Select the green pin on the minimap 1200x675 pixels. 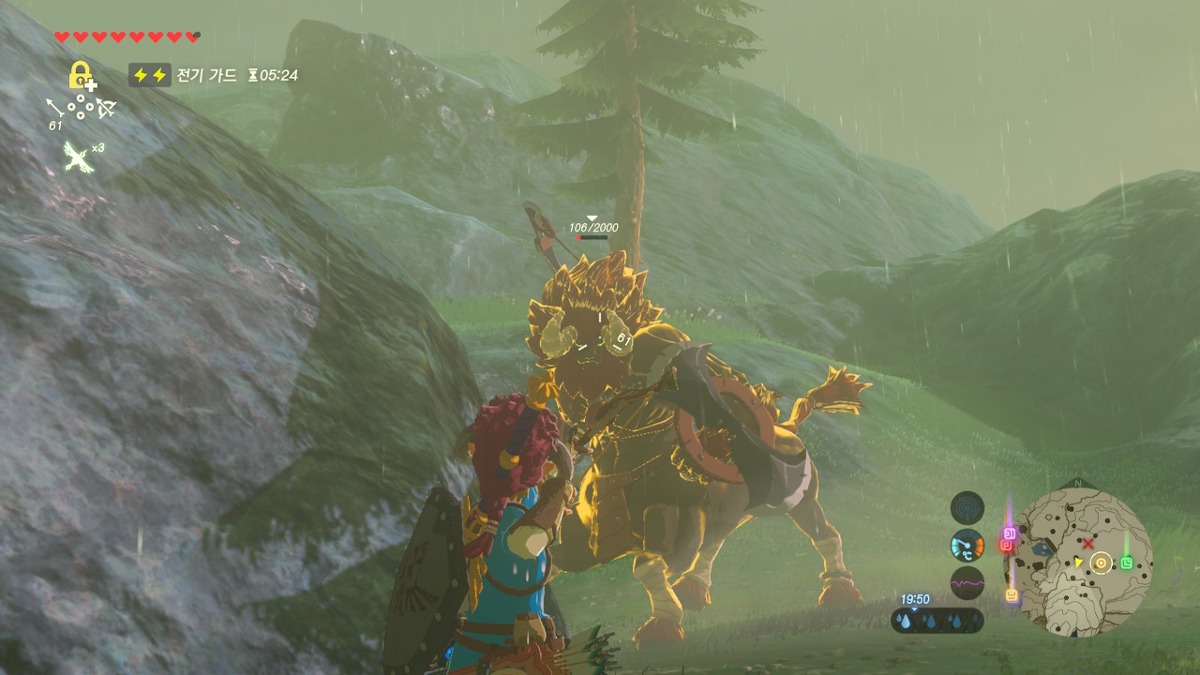[x=1127, y=562]
